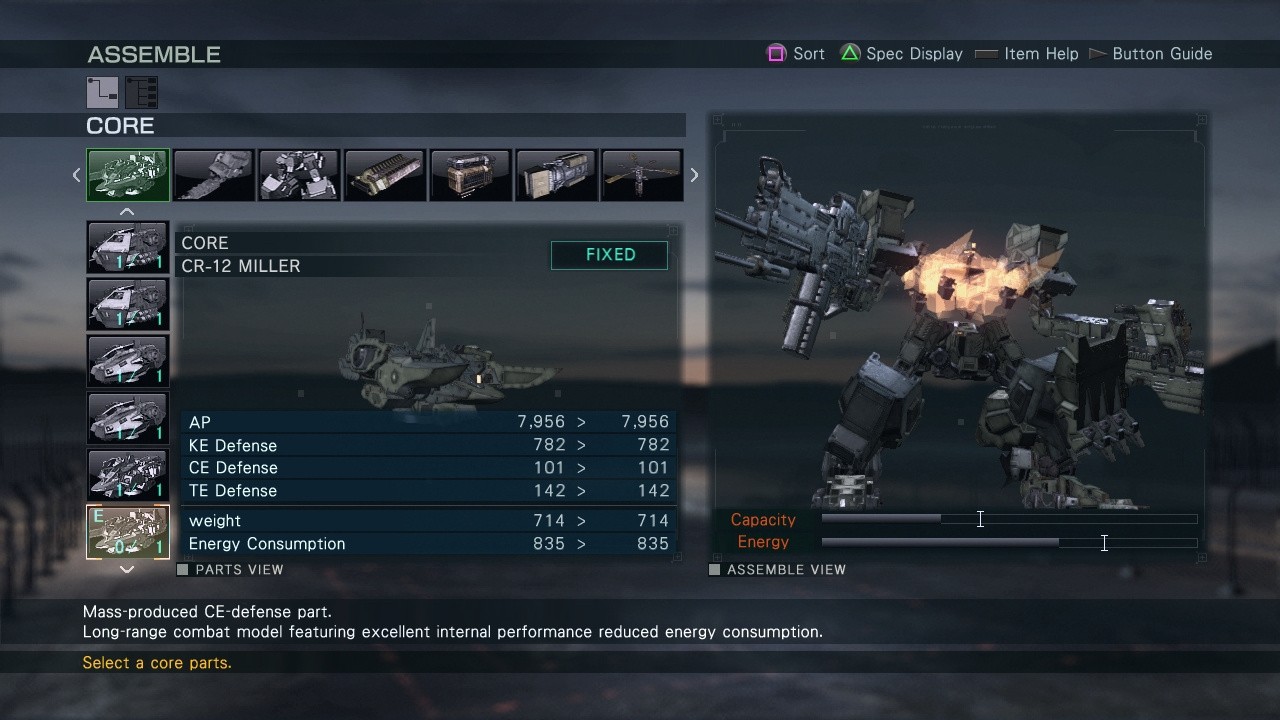Viewport: 1280px width, 720px height.
Task: Select the equipped core marked with E
Action: (x=128, y=532)
